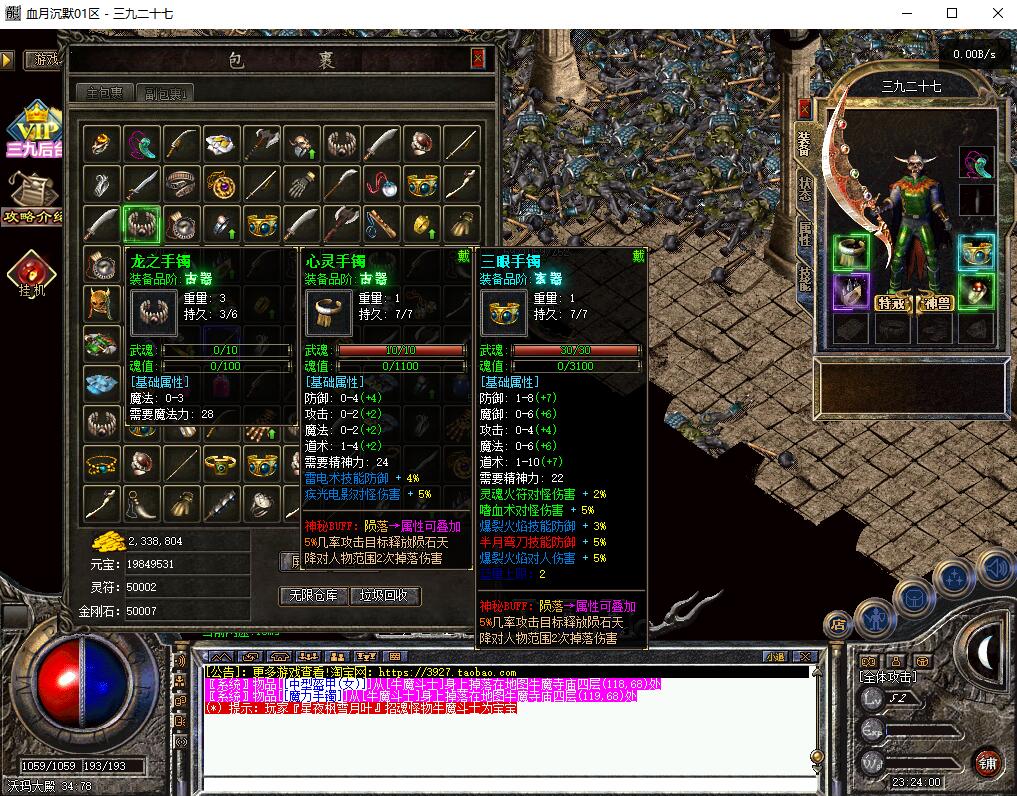Close the 包裹 bag window

(478, 59)
